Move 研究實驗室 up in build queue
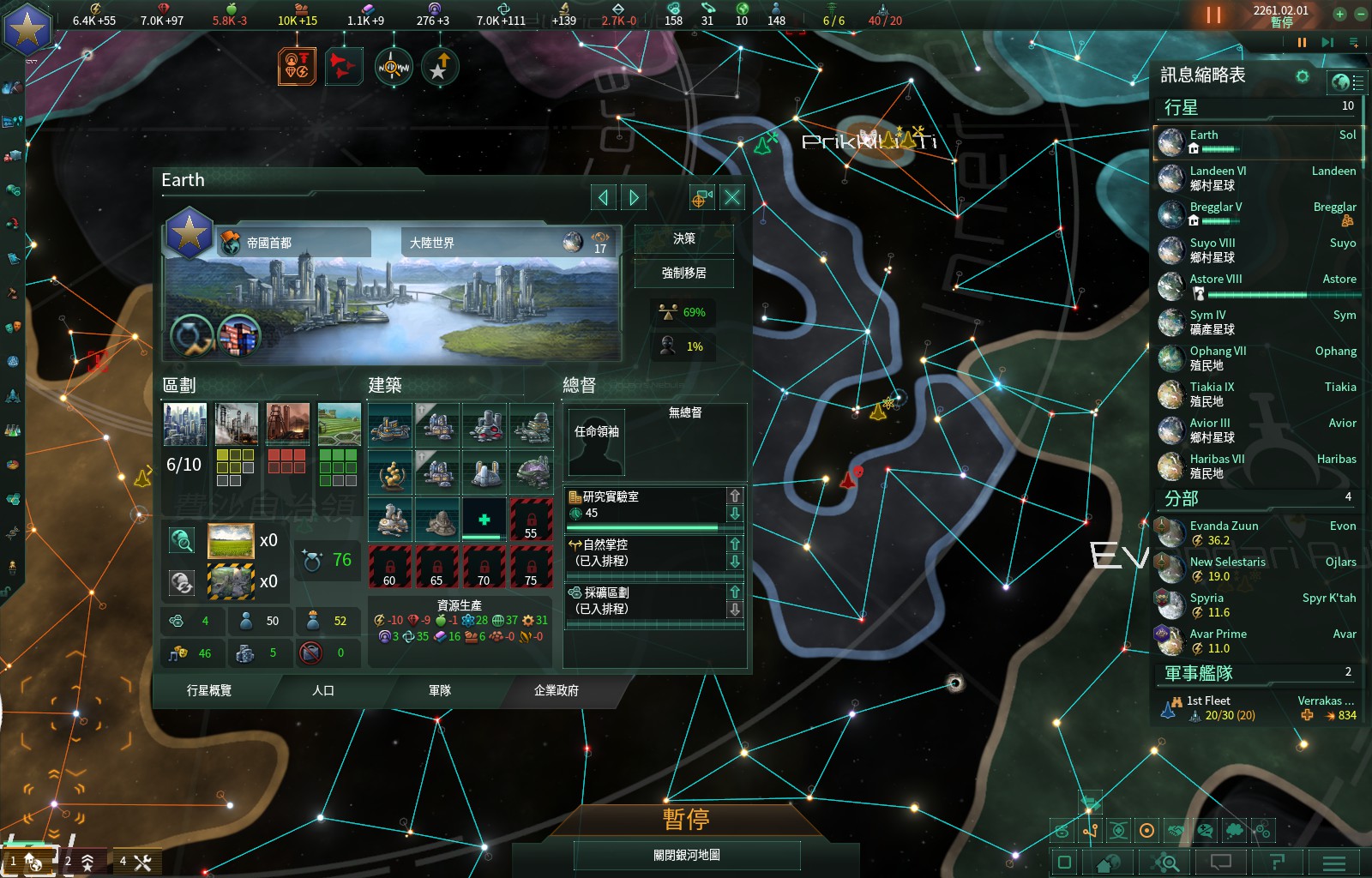Image resolution: width=1372 pixels, height=878 pixels. point(735,496)
